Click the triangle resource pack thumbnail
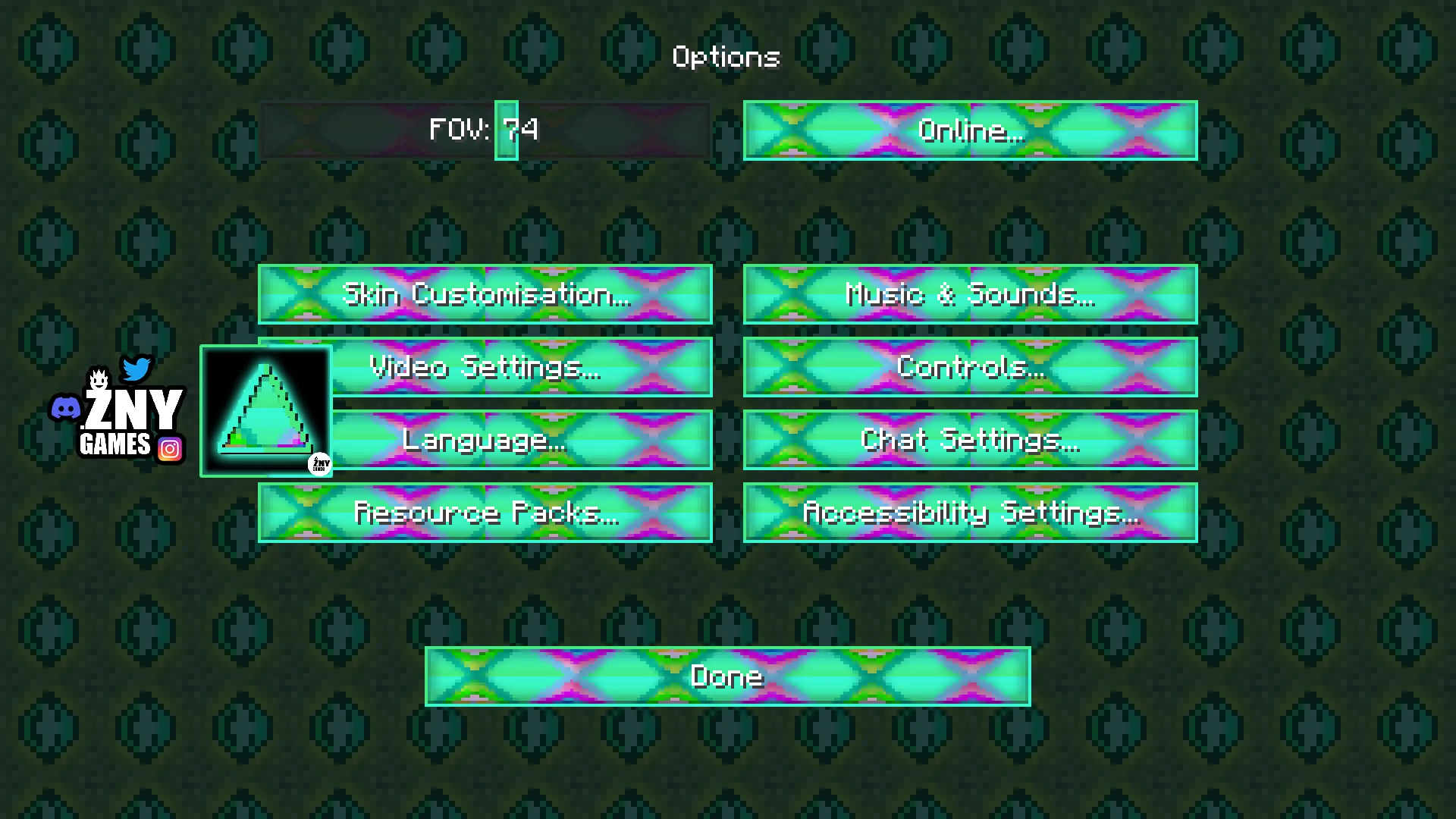 tap(265, 411)
